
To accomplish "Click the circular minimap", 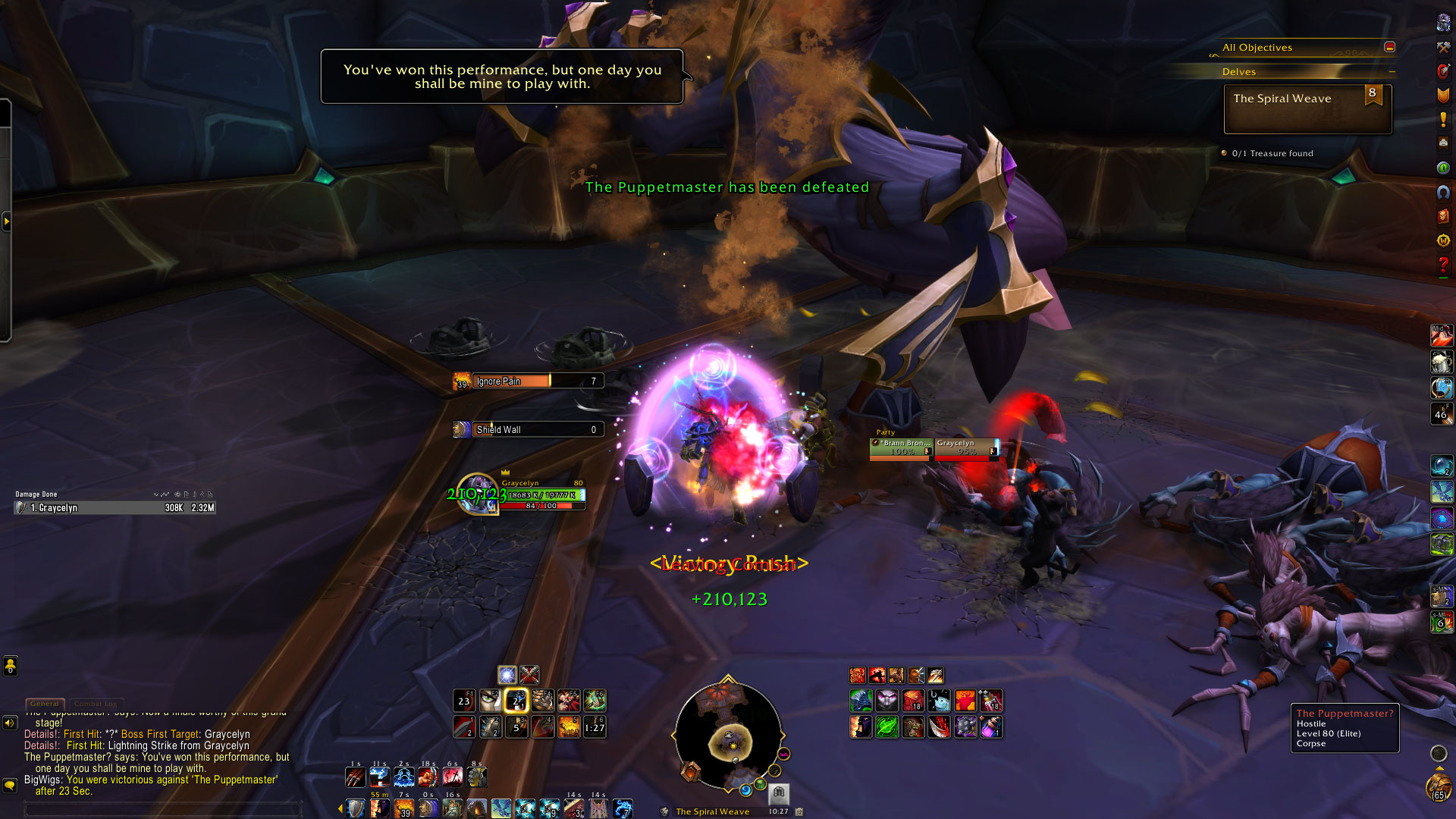I will click(x=728, y=734).
